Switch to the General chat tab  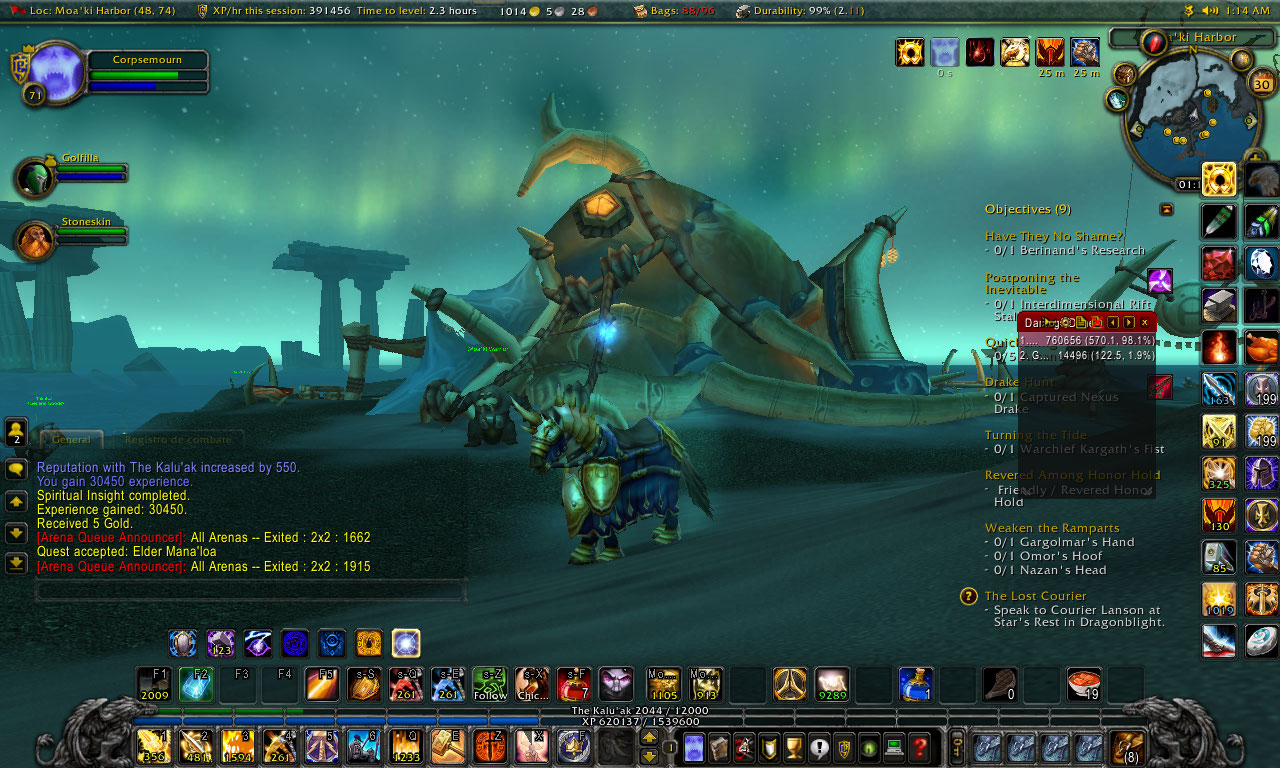tap(71, 439)
